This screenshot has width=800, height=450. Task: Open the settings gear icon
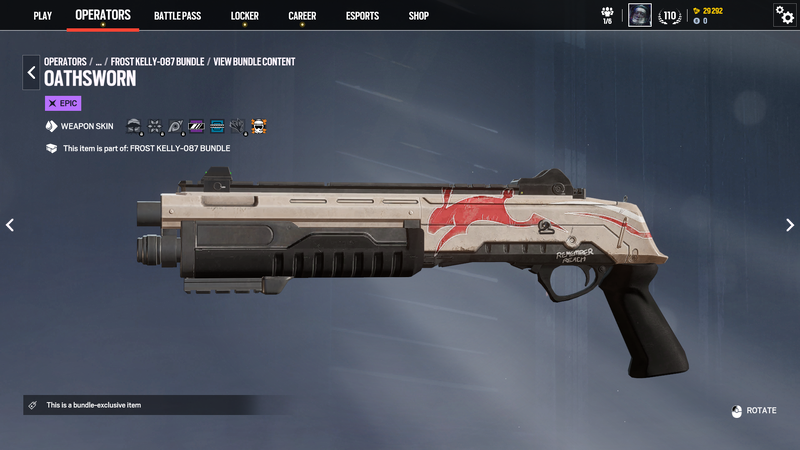(785, 15)
